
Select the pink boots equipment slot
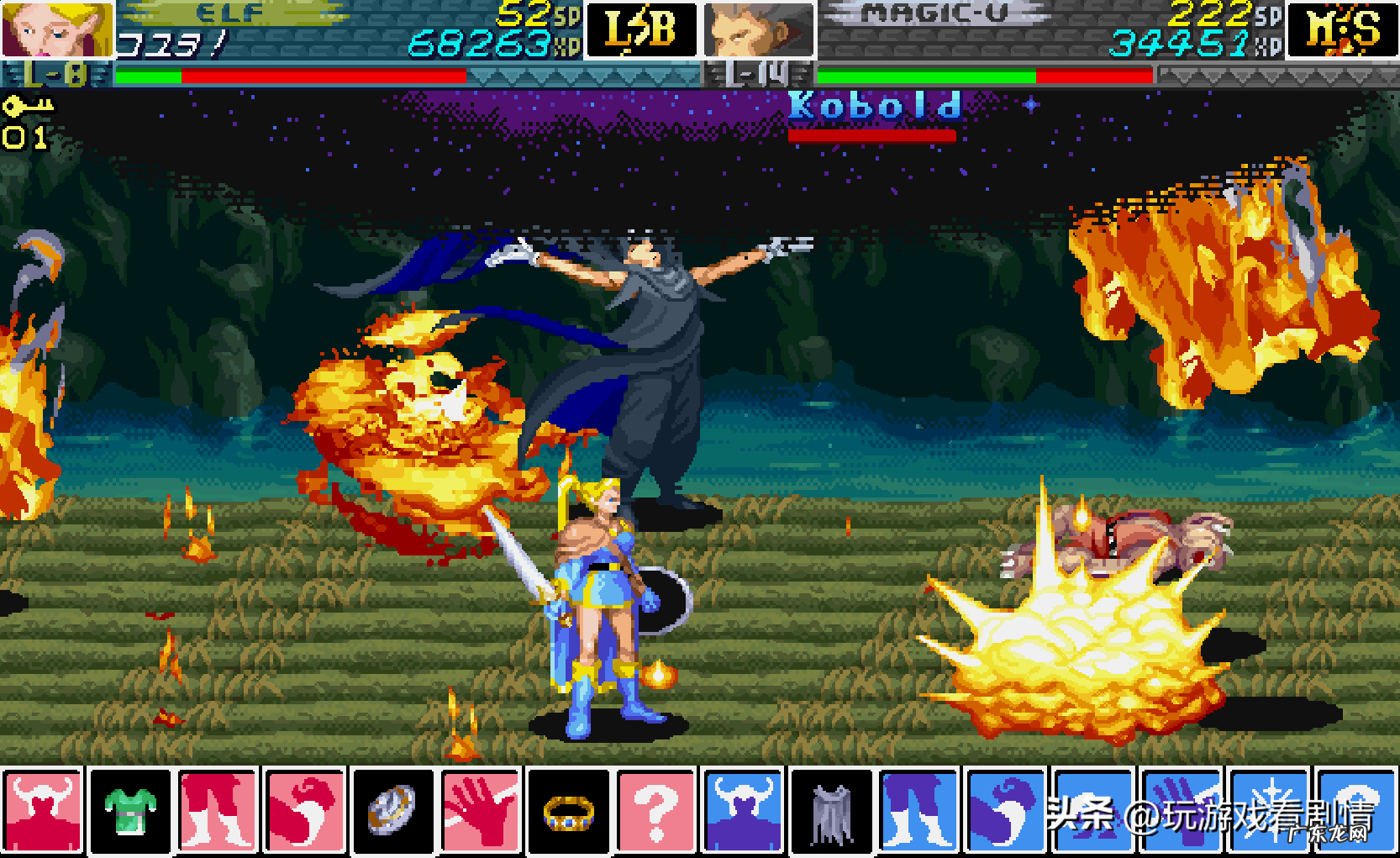[x=218, y=811]
